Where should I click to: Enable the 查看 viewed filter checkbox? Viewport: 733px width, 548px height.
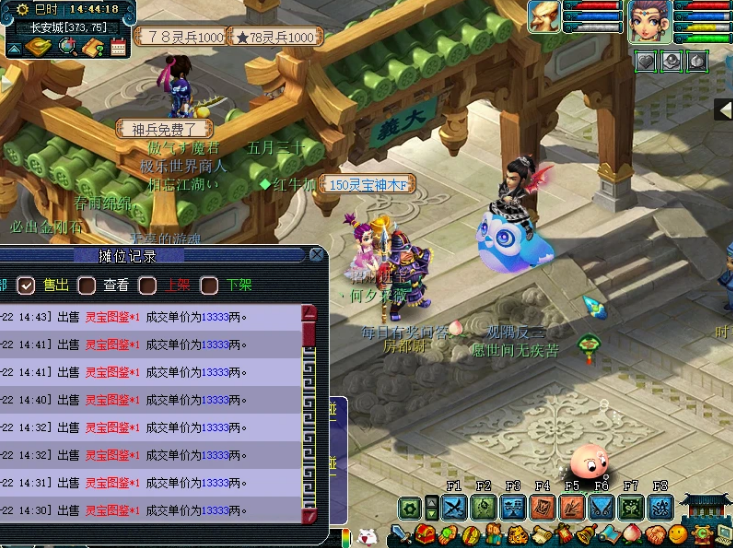coord(87,285)
